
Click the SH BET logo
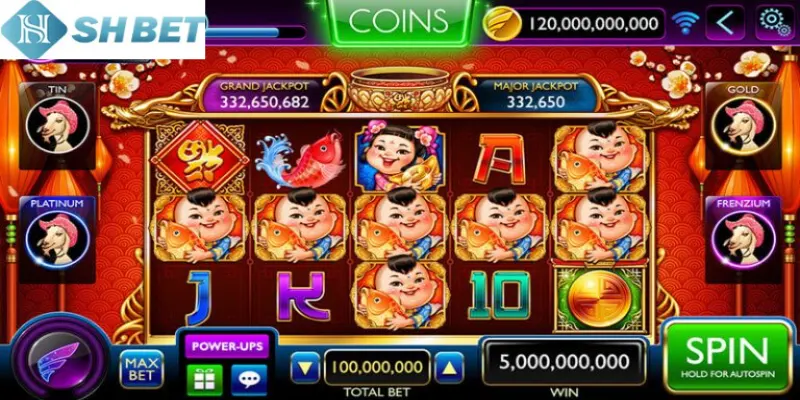102,30
